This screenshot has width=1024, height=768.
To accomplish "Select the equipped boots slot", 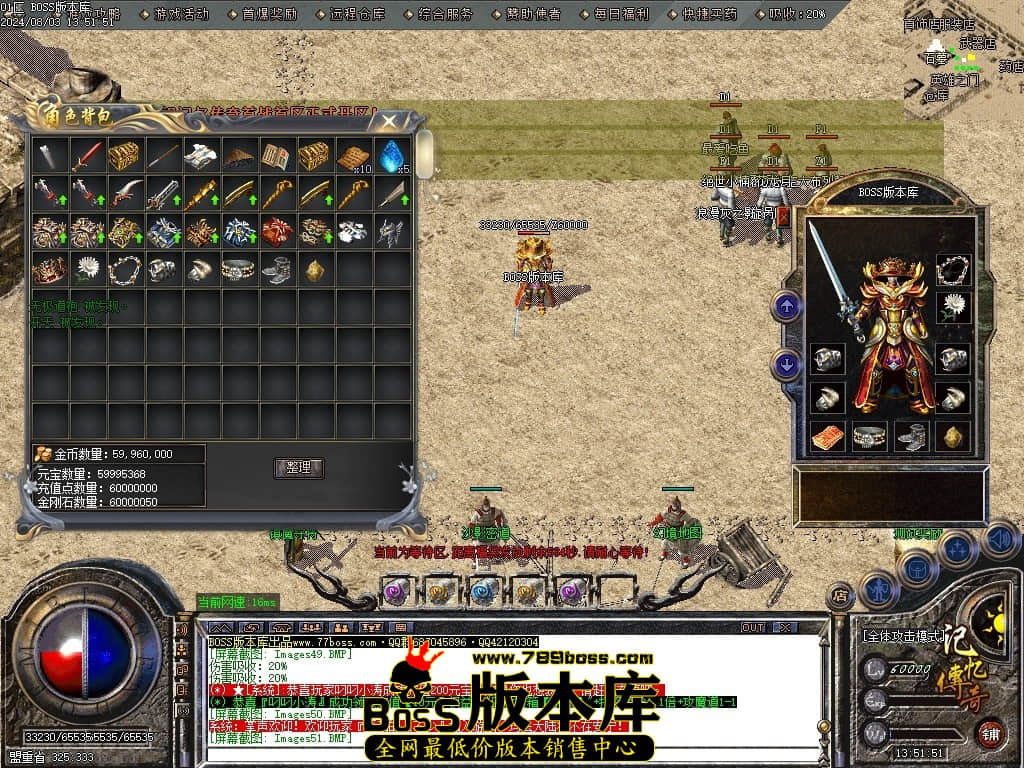I will [x=911, y=436].
